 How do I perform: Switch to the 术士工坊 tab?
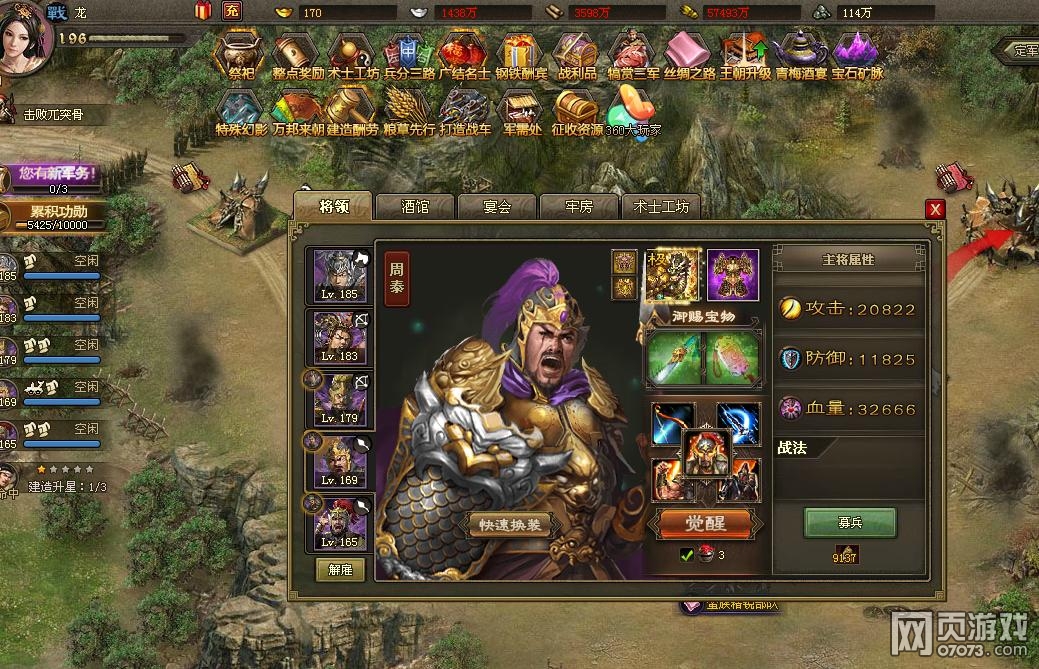[x=660, y=207]
